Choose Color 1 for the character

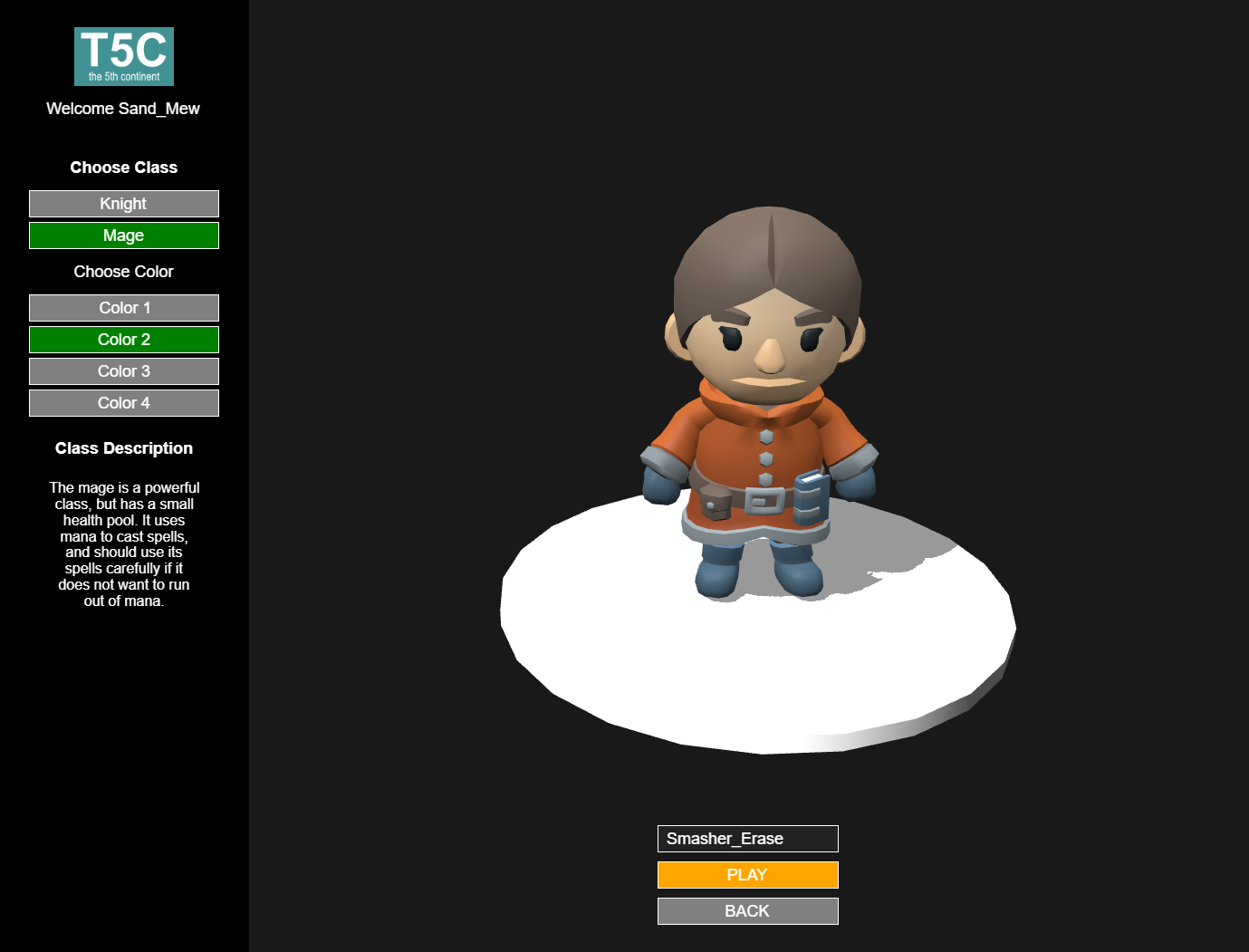pos(123,307)
